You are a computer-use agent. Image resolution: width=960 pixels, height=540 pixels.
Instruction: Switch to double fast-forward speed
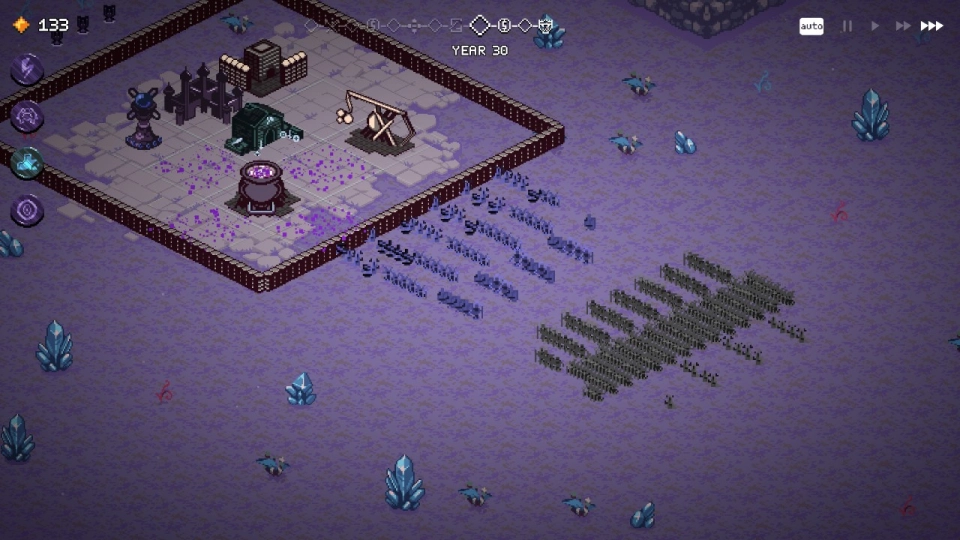903,26
